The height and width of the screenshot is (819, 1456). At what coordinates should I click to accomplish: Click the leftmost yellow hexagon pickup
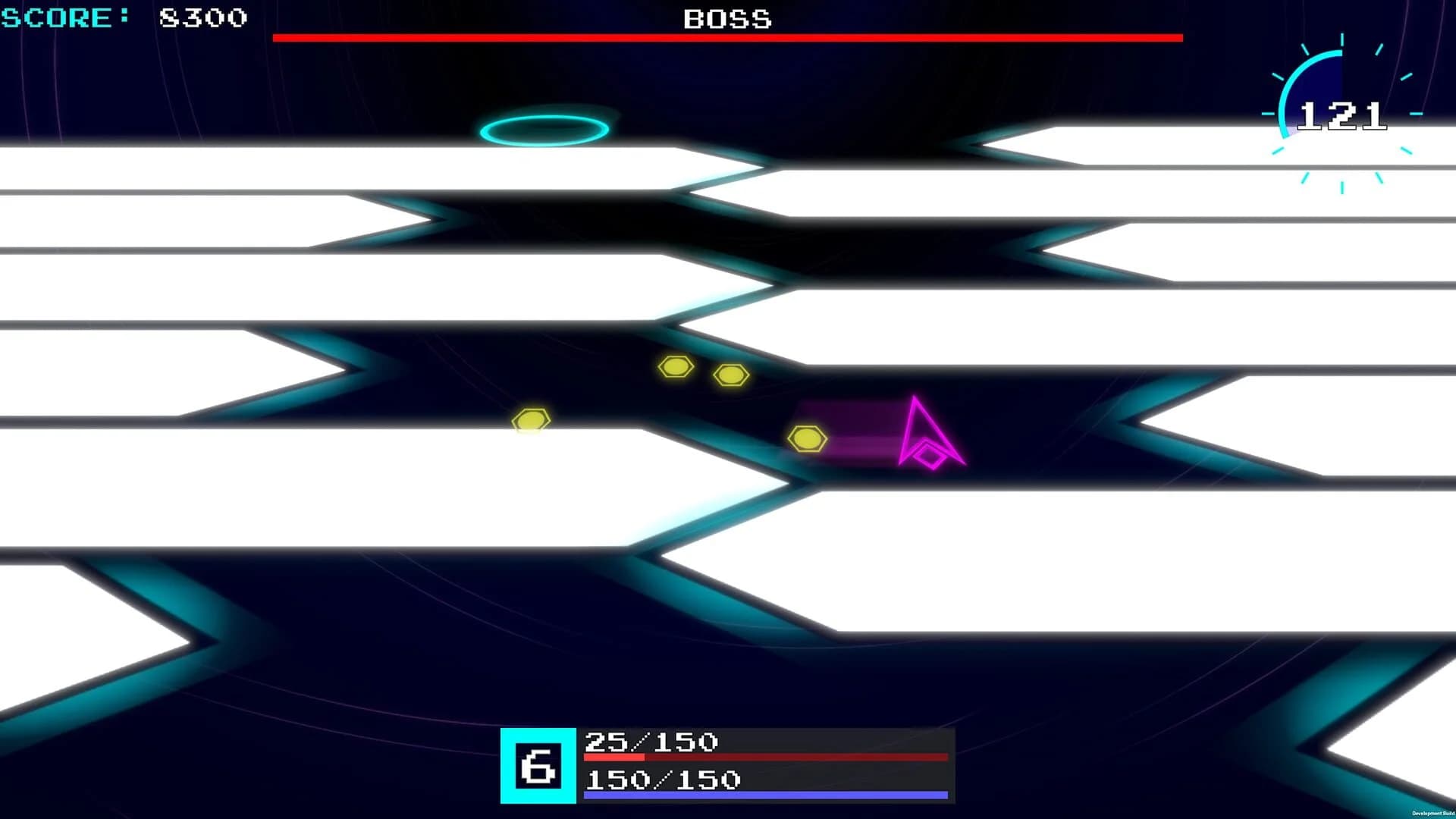[531, 419]
